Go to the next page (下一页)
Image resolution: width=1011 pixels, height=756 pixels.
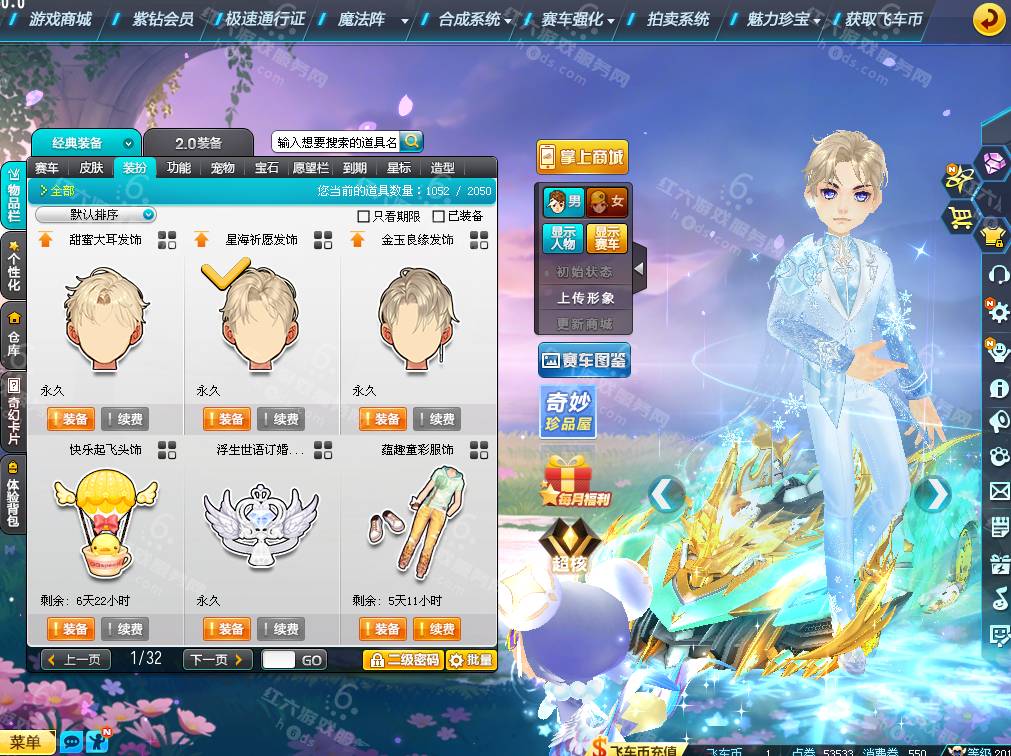(217, 660)
